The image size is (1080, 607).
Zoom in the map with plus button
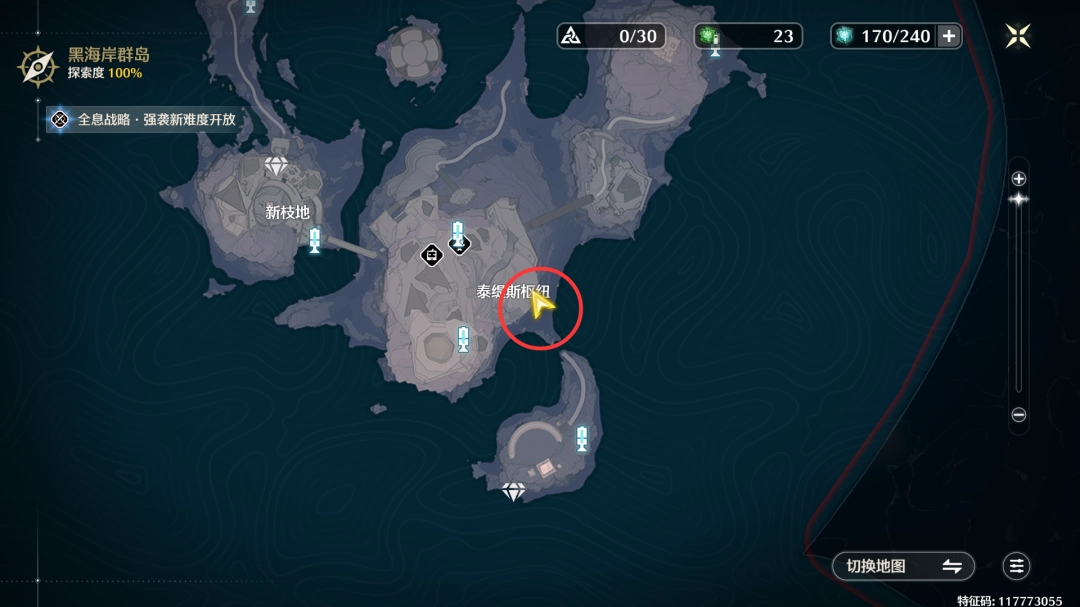[1019, 179]
